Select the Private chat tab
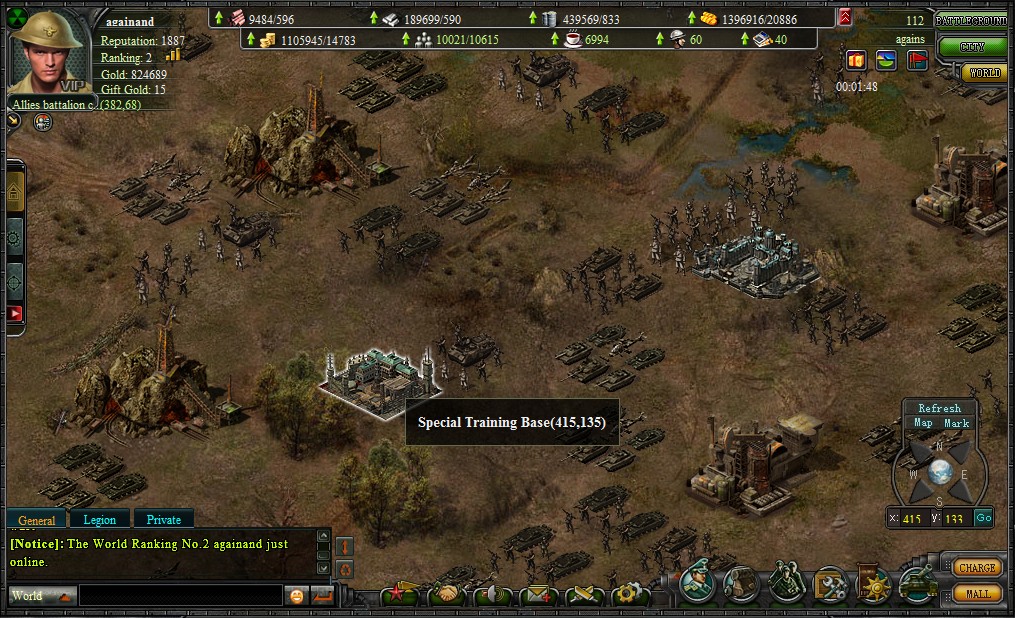Screen dimensions: 1015x618 (x=164, y=519)
